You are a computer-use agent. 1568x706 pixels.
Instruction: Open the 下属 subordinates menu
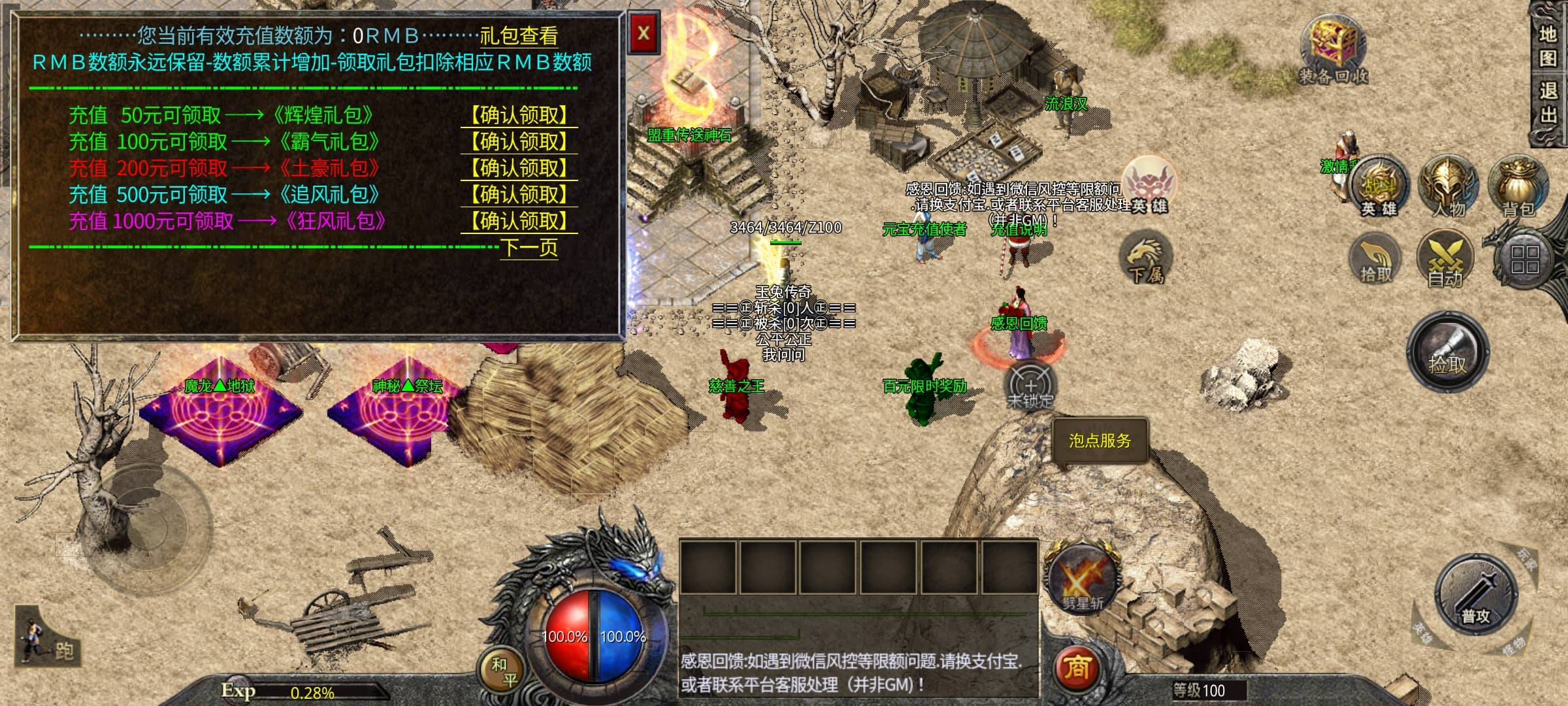point(1146,260)
